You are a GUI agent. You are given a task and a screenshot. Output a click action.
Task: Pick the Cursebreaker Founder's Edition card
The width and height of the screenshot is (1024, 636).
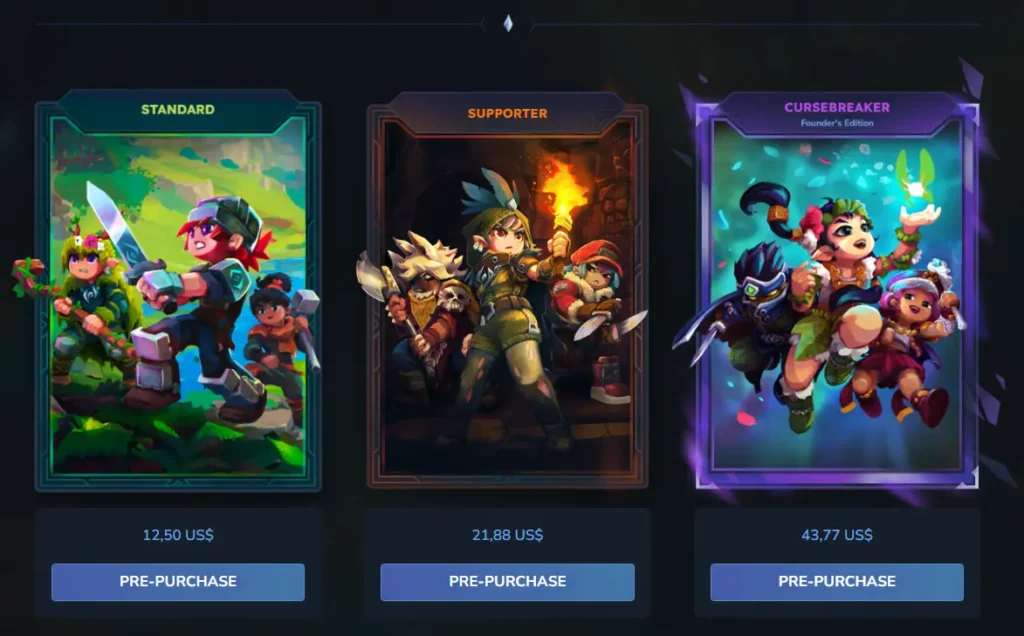836,300
